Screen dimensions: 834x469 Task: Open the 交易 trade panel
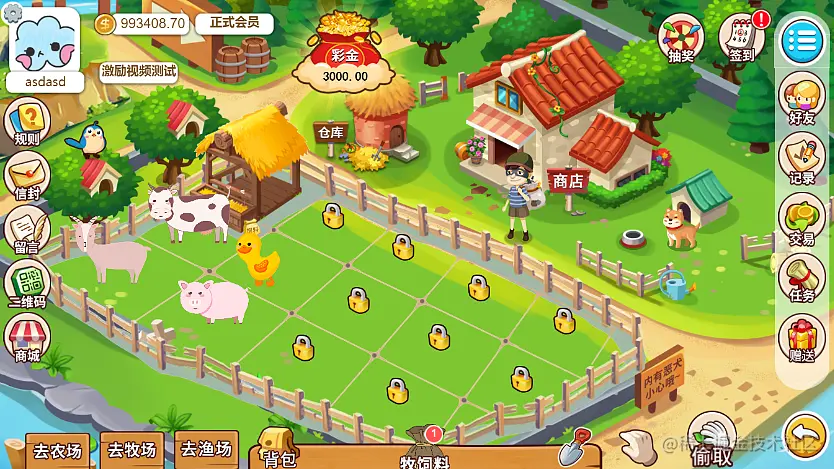click(x=801, y=220)
